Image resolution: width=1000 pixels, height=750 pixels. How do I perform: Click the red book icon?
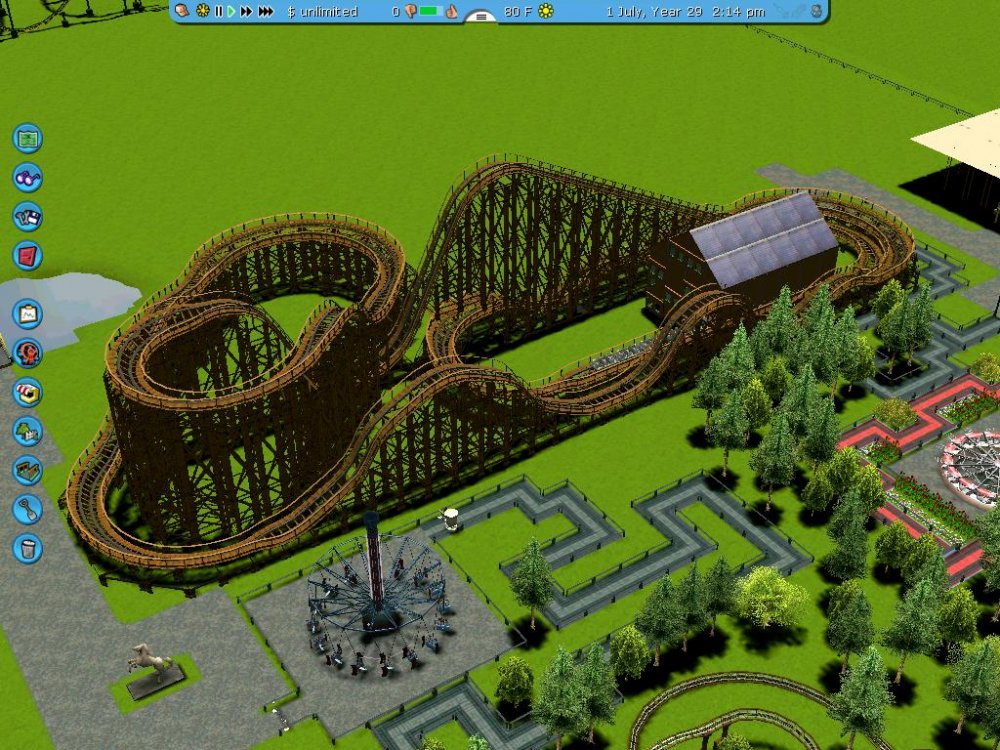(27, 255)
